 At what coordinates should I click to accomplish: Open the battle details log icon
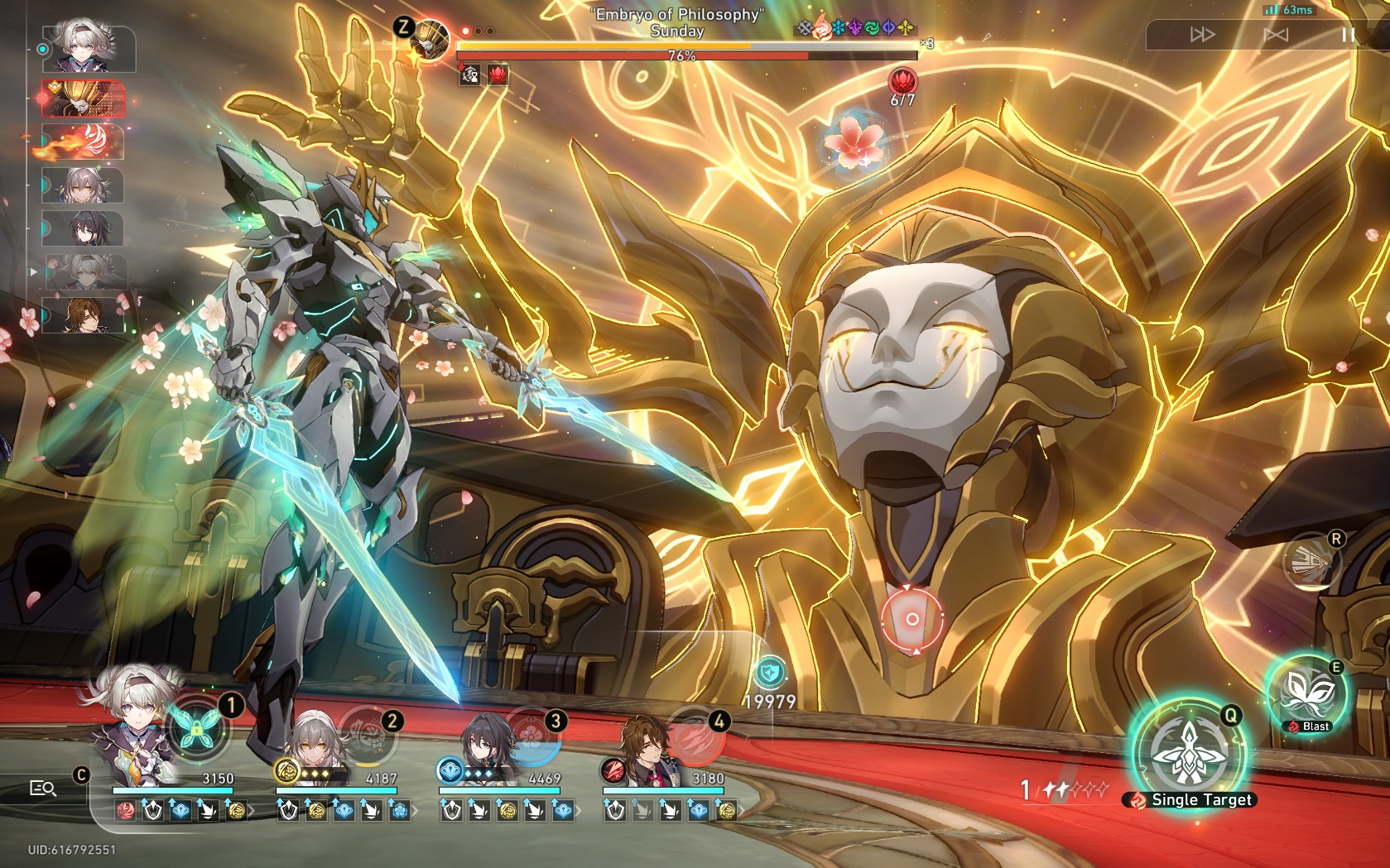tap(43, 789)
